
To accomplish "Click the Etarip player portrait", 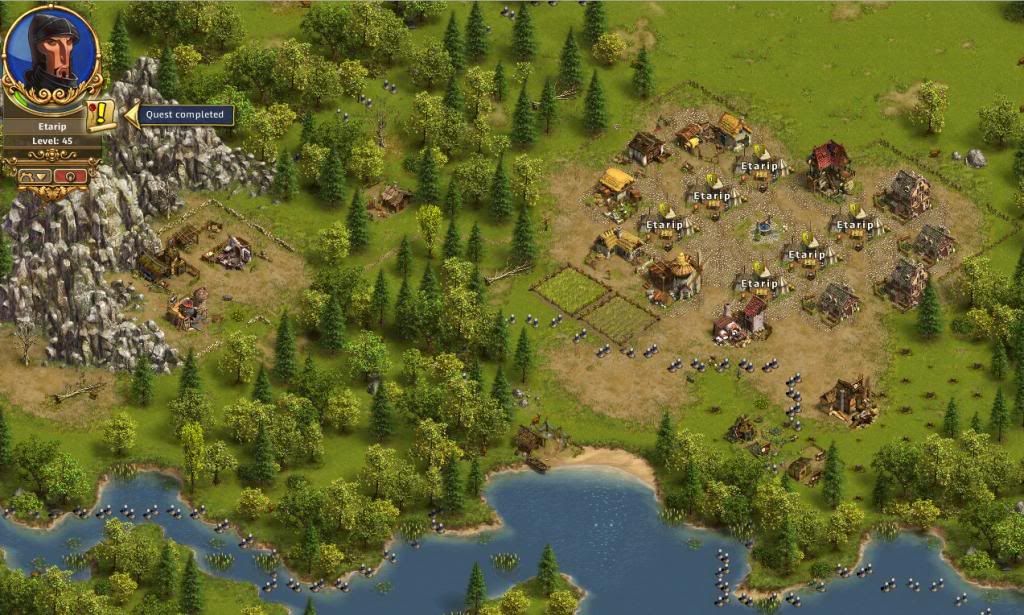I will [x=52, y=52].
